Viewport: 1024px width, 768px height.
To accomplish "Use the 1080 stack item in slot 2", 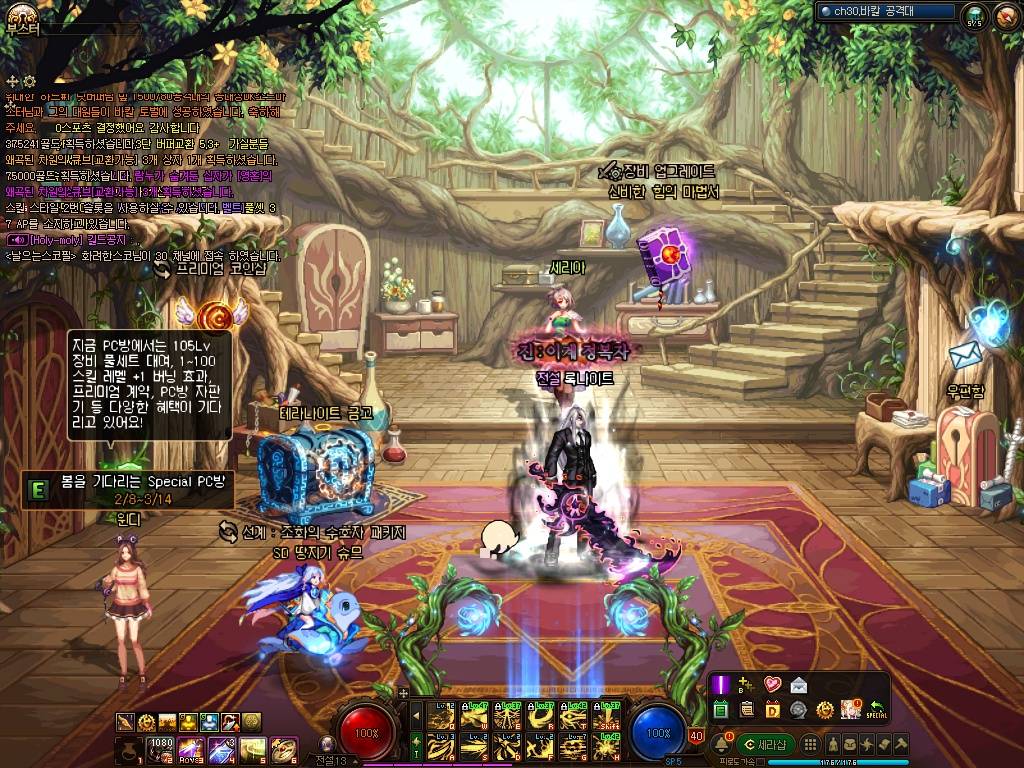I will point(159,748).
